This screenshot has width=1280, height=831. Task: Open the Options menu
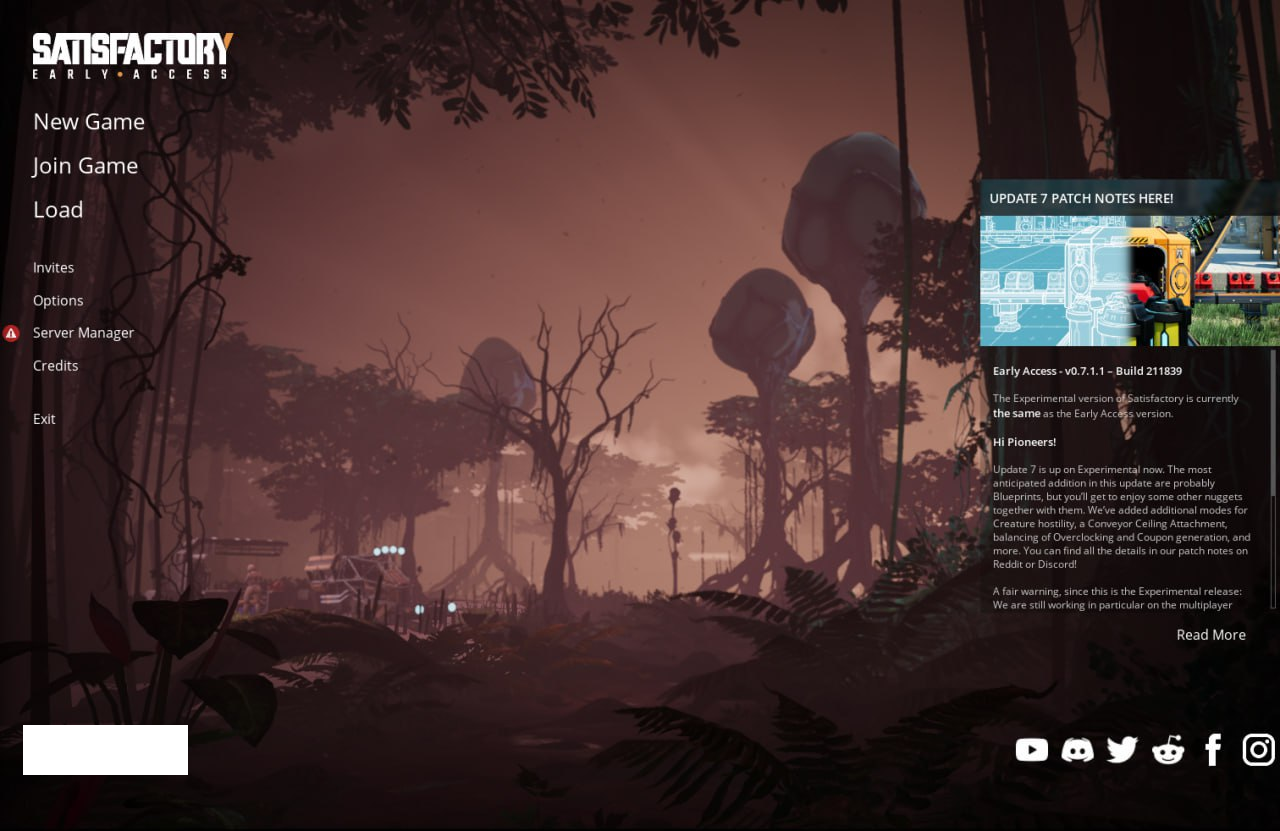(x=58, y=301)
